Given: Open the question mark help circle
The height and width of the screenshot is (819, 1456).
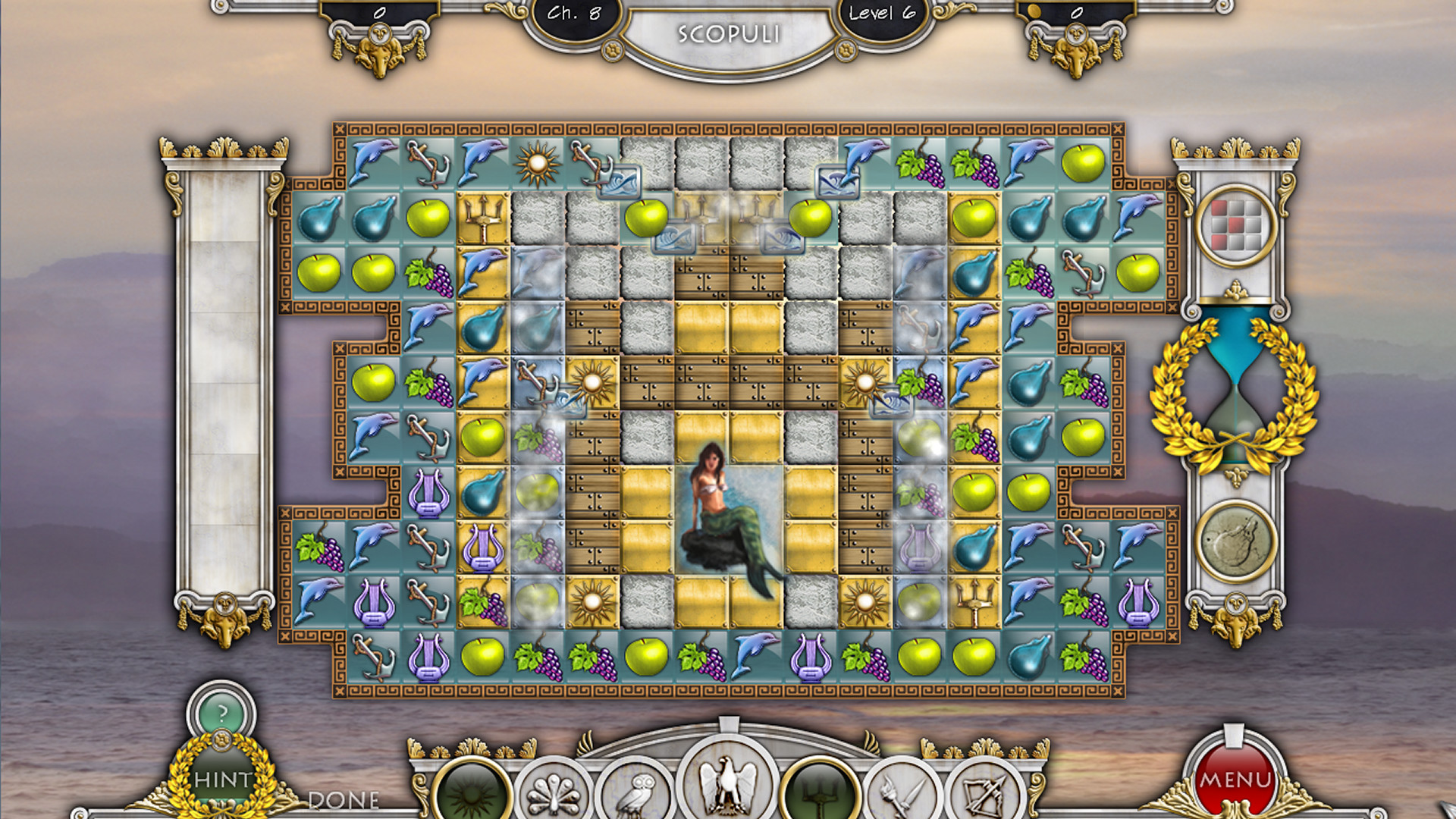Looking at the screenshot, I should pyautogui.click(x=220, y=714).
